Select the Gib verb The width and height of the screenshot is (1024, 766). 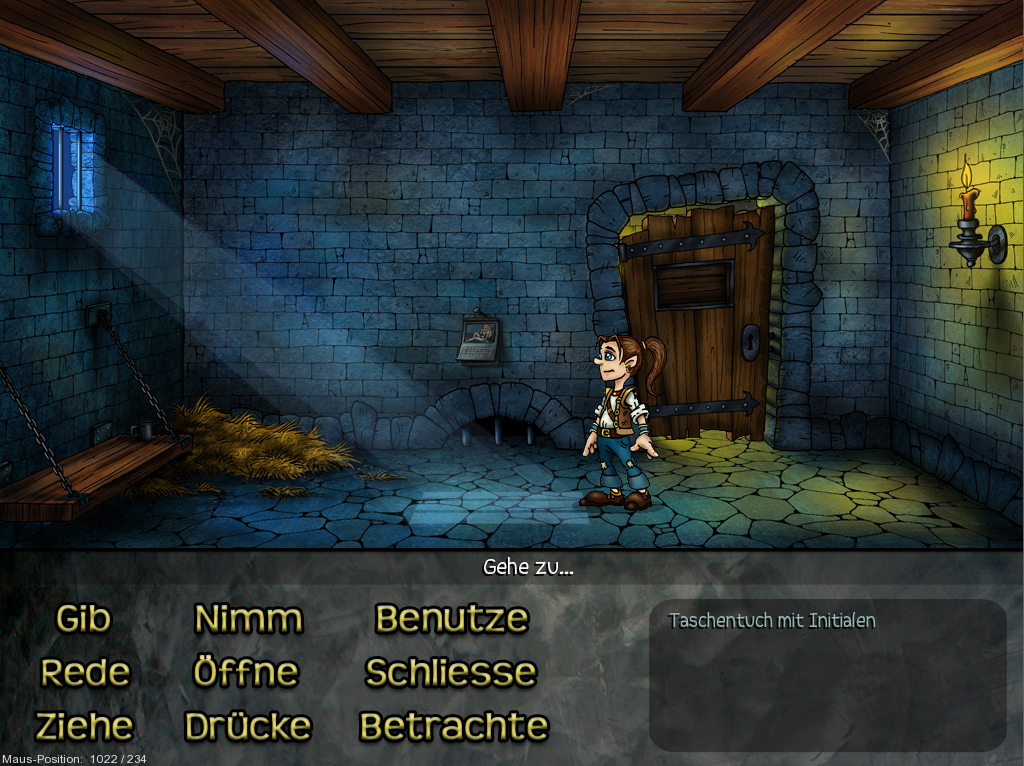[83, 619]
